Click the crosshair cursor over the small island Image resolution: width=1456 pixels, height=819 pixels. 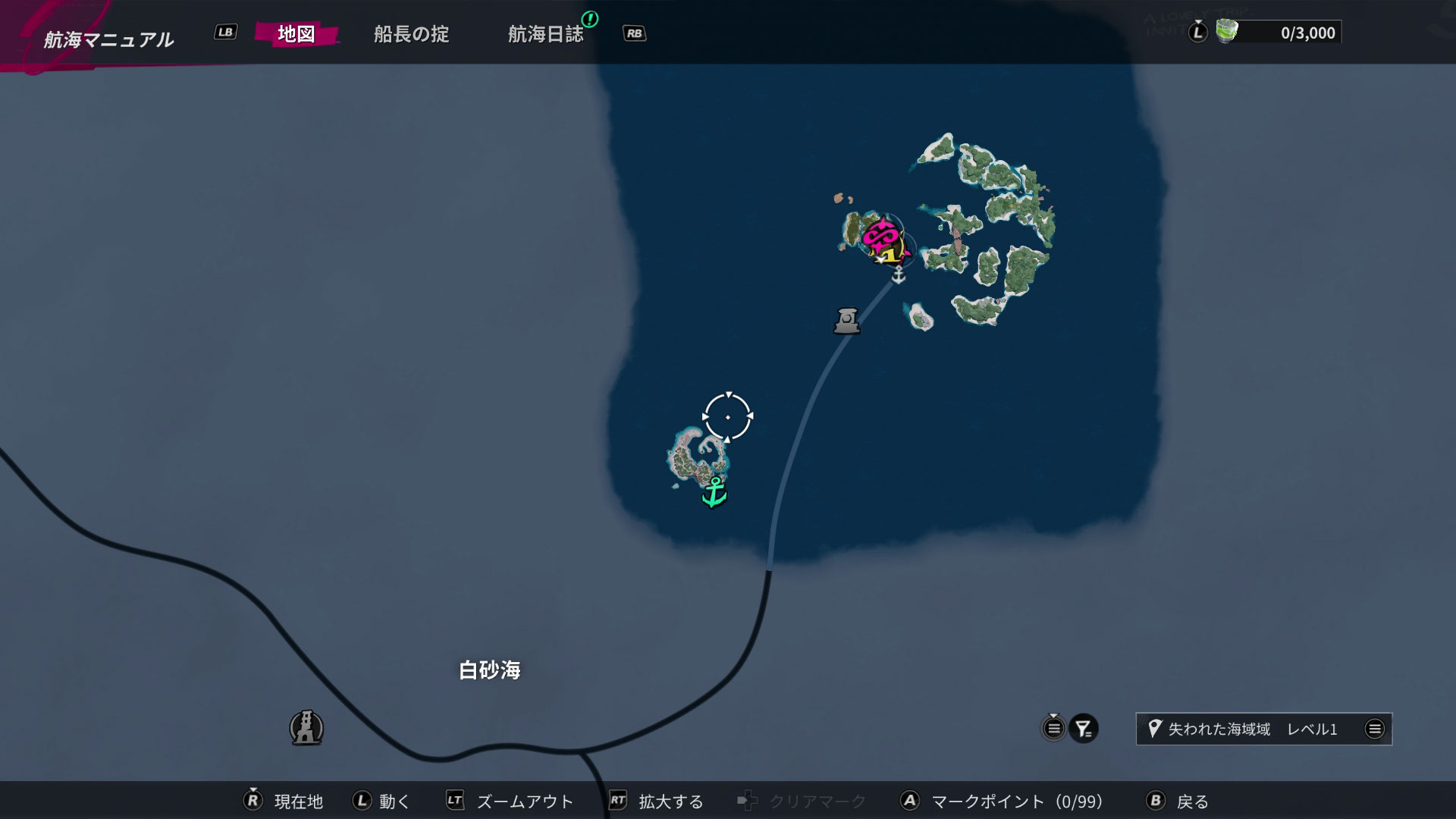[x=727, y=416]
